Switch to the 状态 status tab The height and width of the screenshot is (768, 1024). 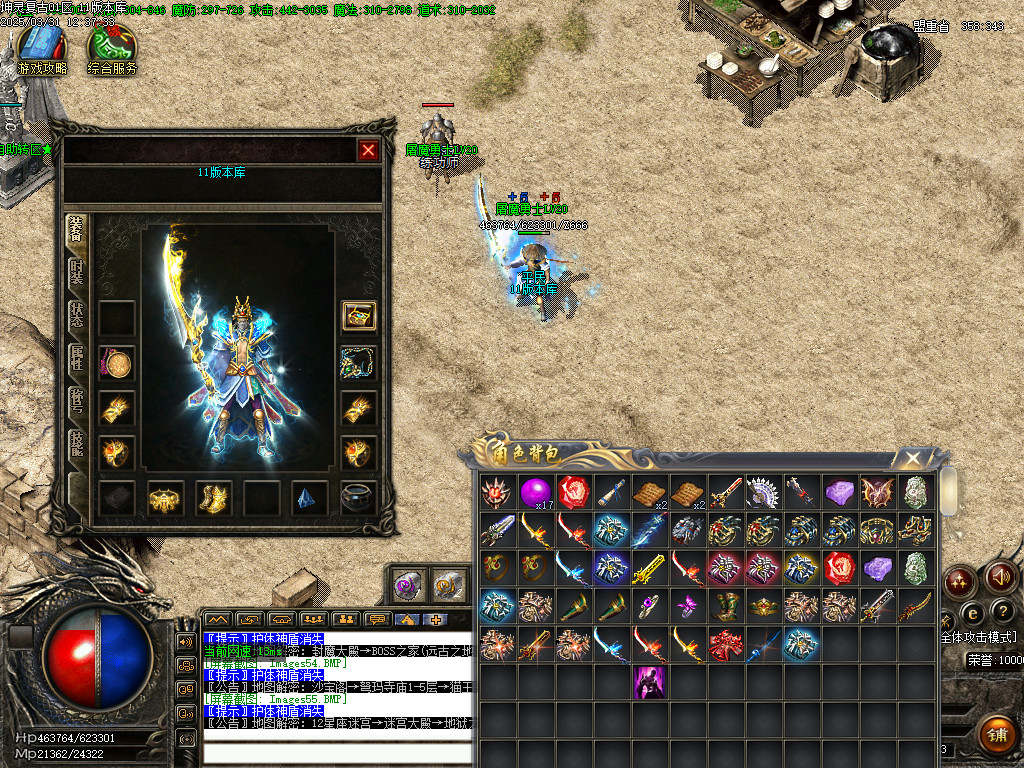(x=78, y=314)
